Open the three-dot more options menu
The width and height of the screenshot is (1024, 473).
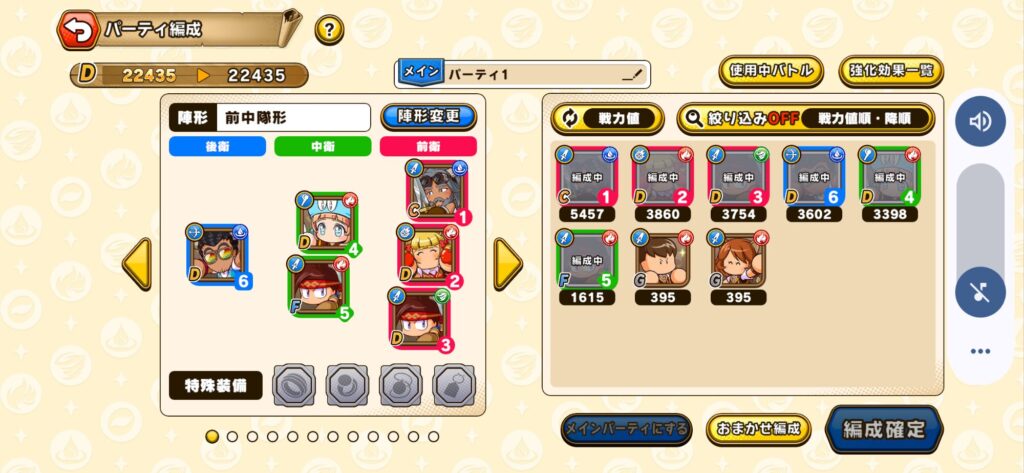(x=979, y=351)
